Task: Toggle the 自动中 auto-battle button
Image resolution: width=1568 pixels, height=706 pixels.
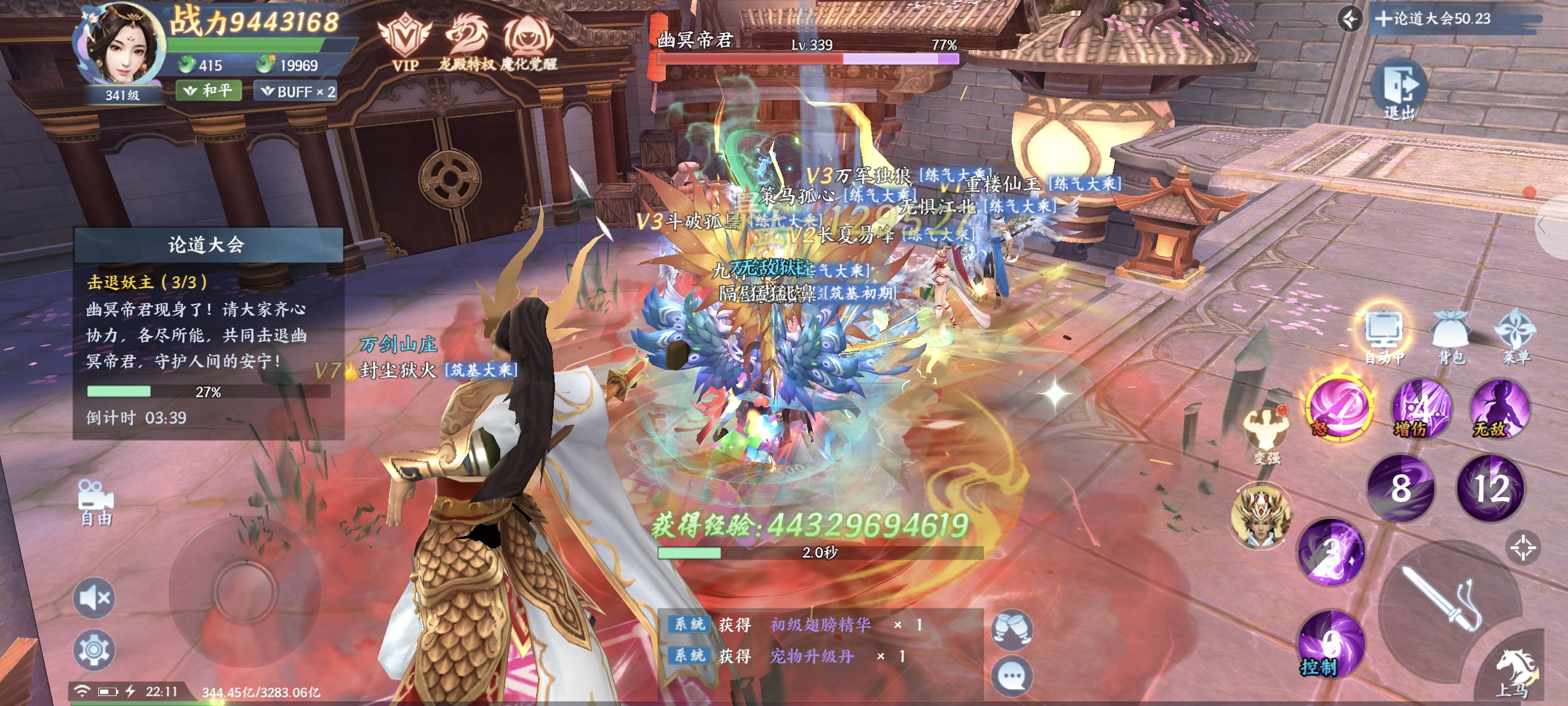Action: coord(1384,336)
